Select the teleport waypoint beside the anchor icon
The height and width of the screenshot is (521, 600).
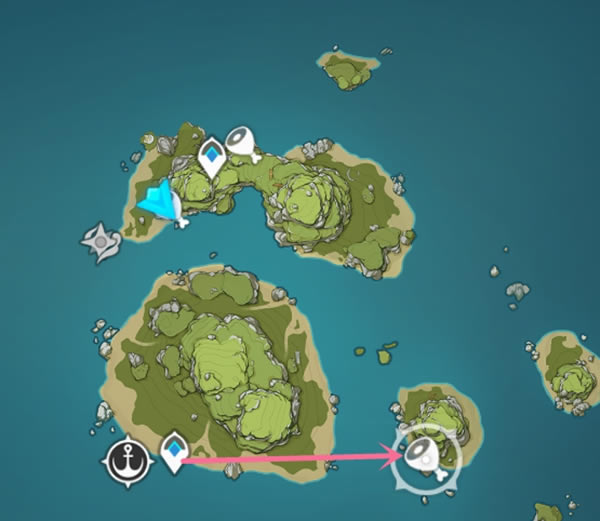pyautogui.click(x=176, y=451)
